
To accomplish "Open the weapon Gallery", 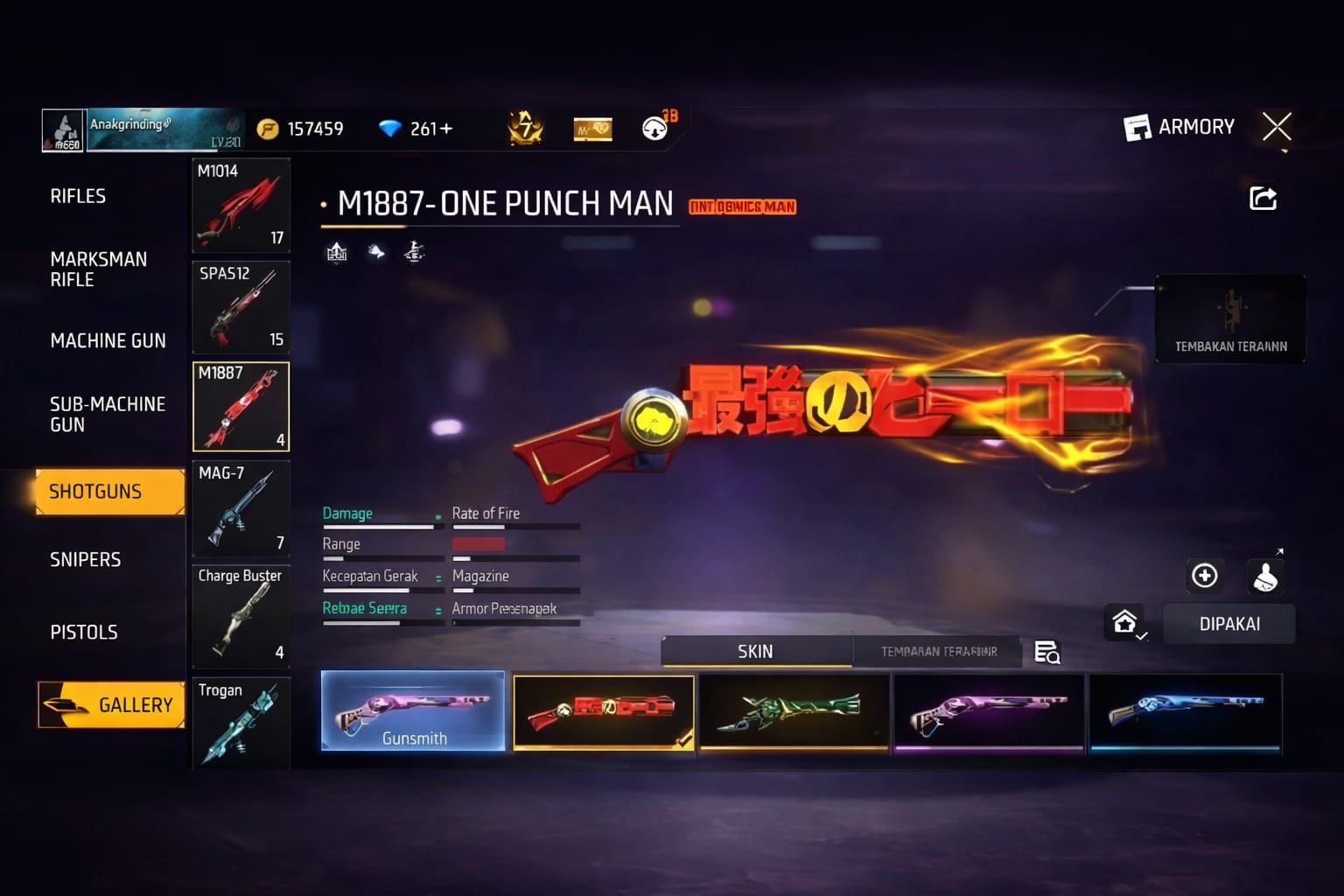I will coord(112,705).
